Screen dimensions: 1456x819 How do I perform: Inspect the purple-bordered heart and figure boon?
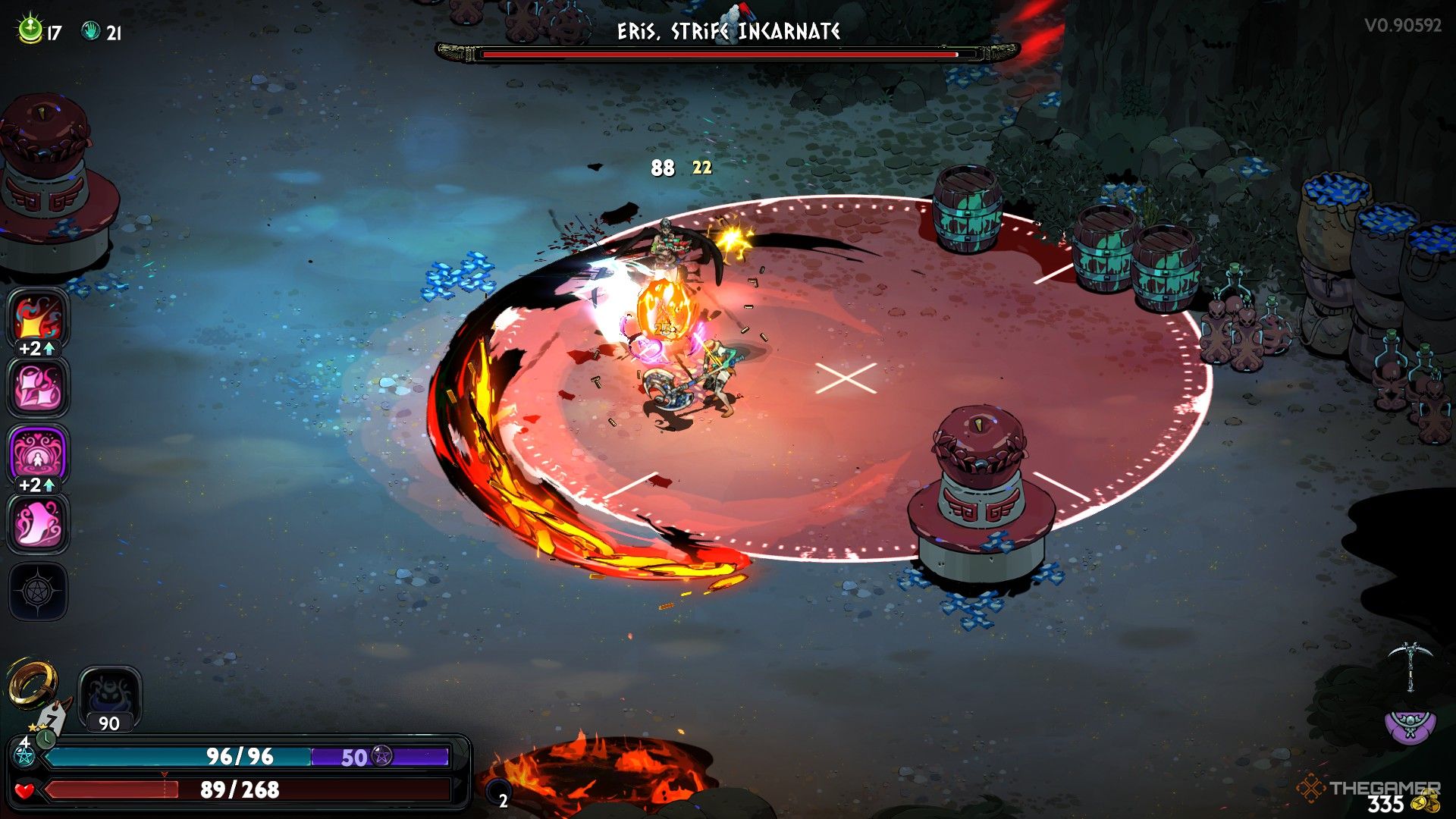tap(38, 453)
